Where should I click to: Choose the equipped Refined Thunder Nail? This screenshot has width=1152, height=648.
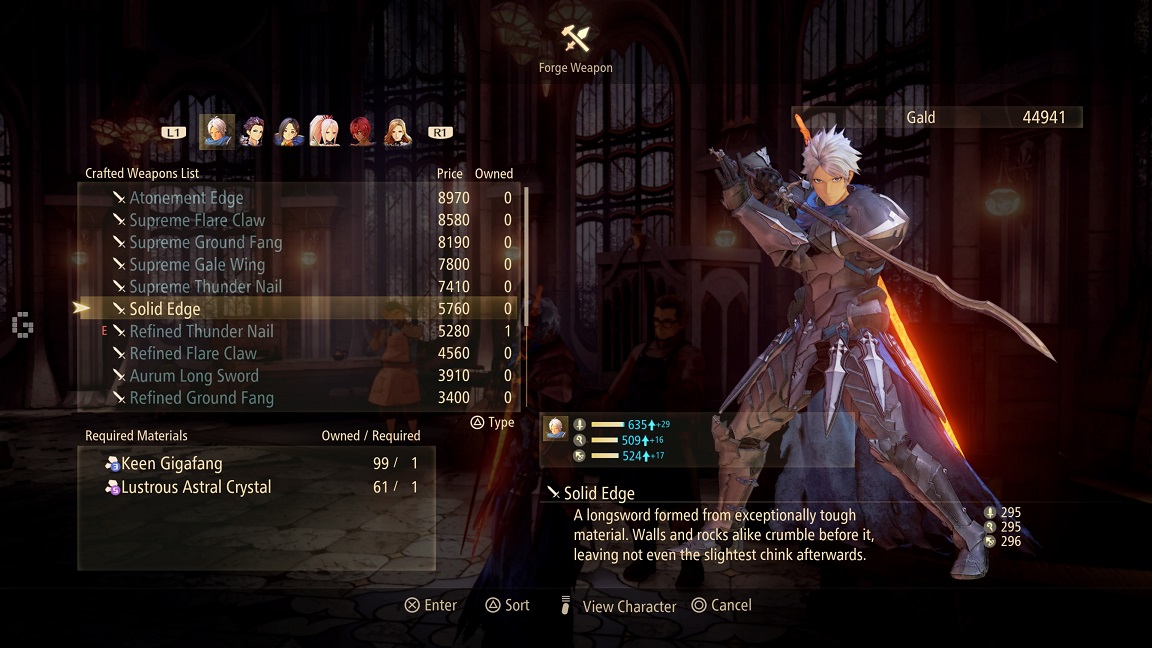coord(201,331)
